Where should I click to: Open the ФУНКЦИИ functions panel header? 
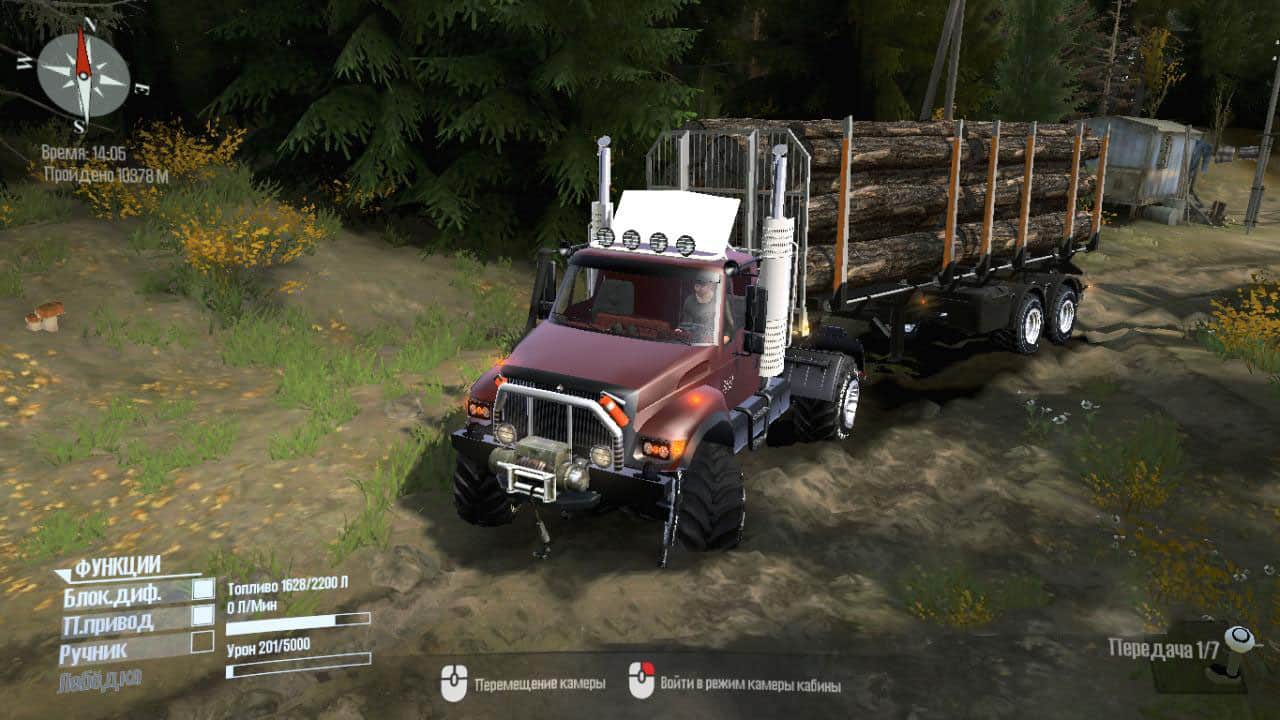click(x=117, y=567)
